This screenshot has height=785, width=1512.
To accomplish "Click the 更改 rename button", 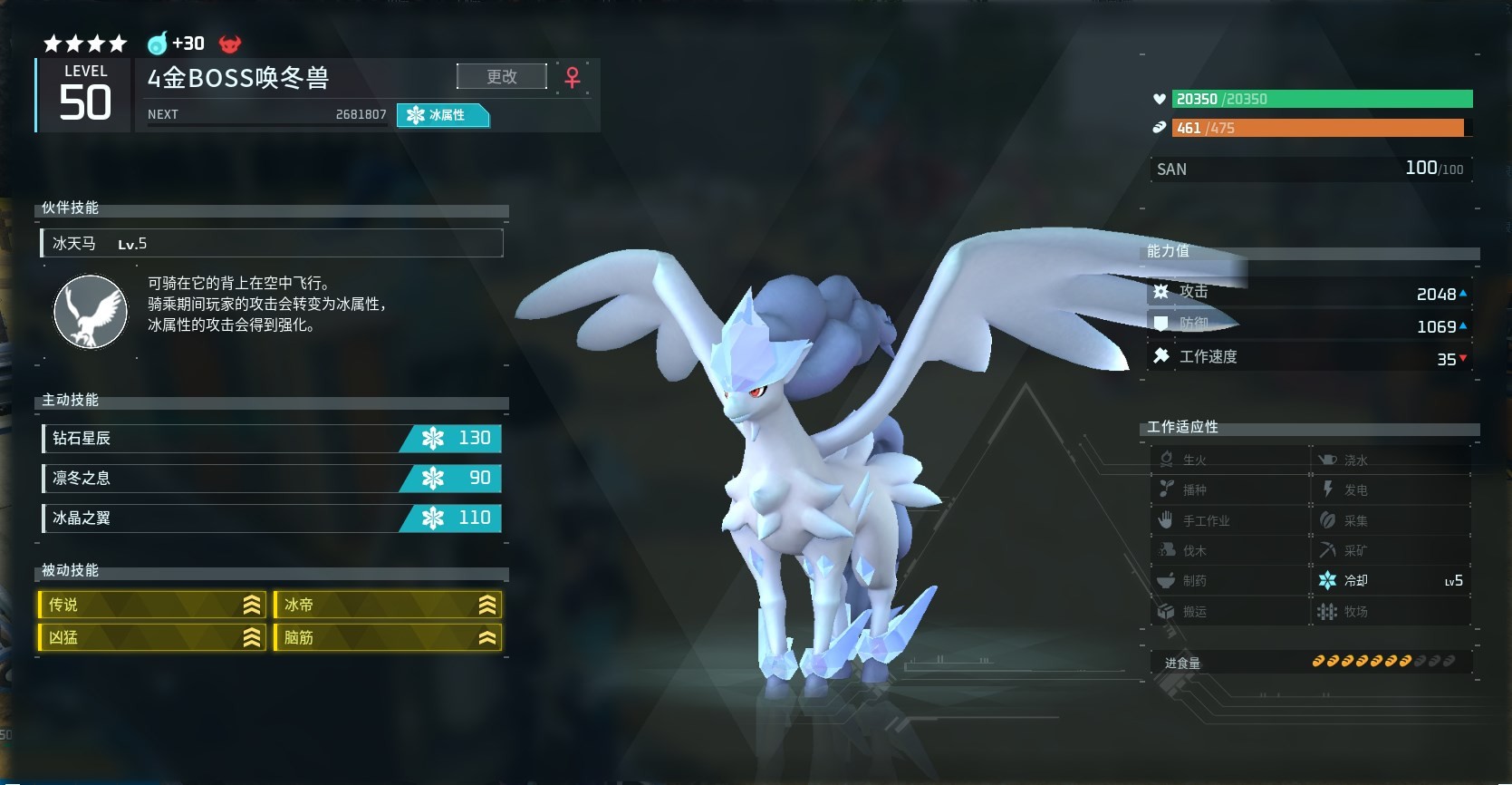I will [502, 77].
